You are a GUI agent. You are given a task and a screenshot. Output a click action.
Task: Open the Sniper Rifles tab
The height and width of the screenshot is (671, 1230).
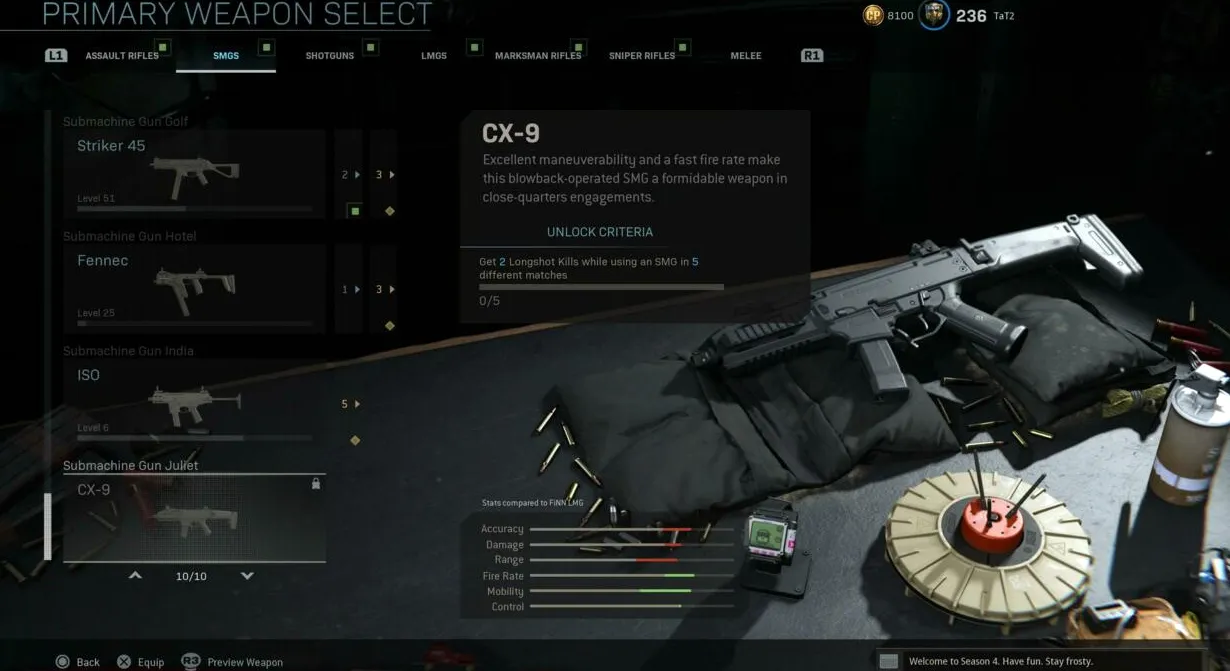[642, 56]
